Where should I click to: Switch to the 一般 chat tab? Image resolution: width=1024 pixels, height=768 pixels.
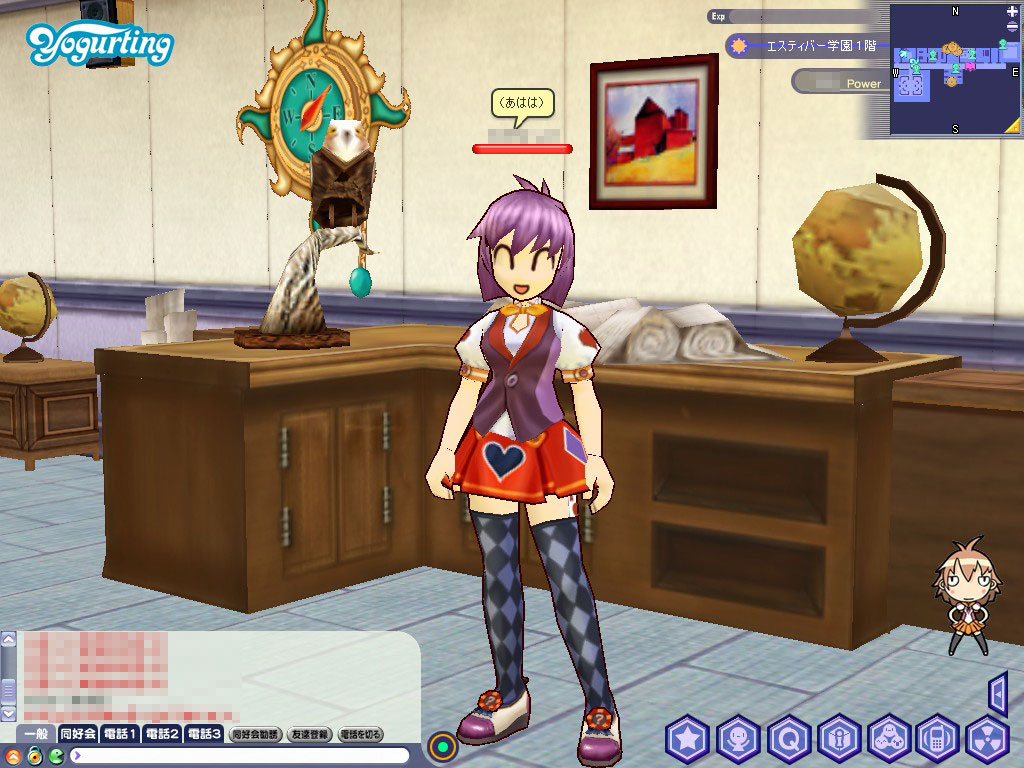click(x=36, y=734)
